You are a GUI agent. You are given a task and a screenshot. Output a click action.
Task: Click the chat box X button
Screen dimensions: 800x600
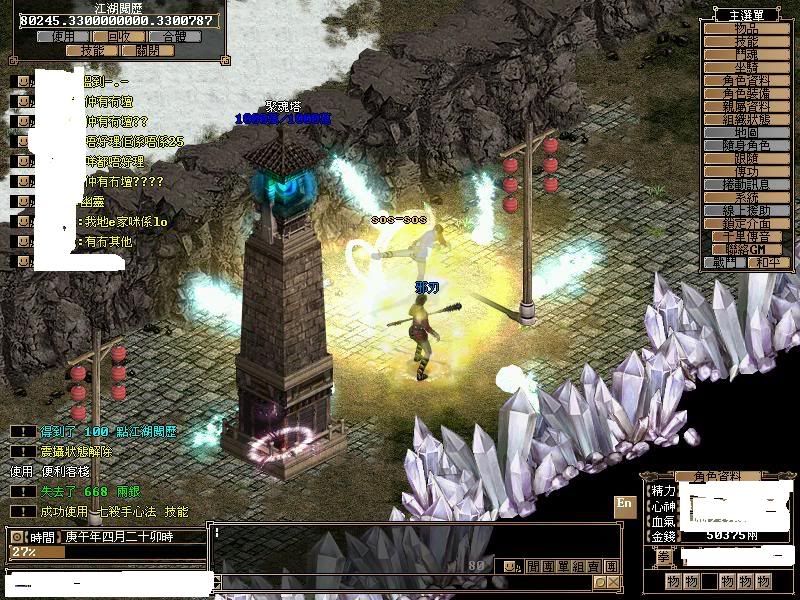pos(613,581)
